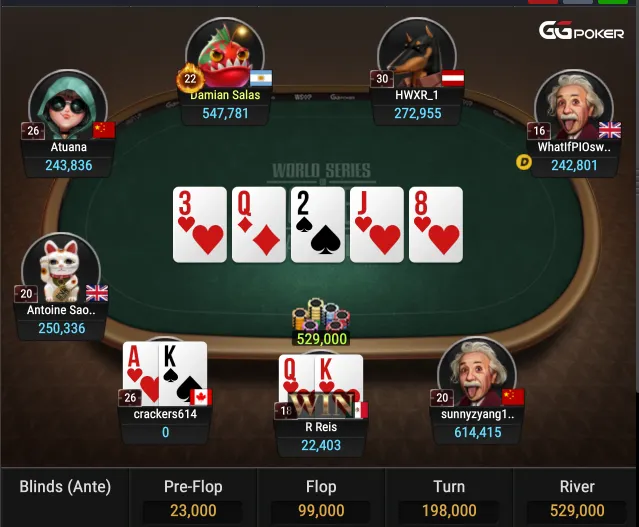Open the River street tab

coord(577,497)
